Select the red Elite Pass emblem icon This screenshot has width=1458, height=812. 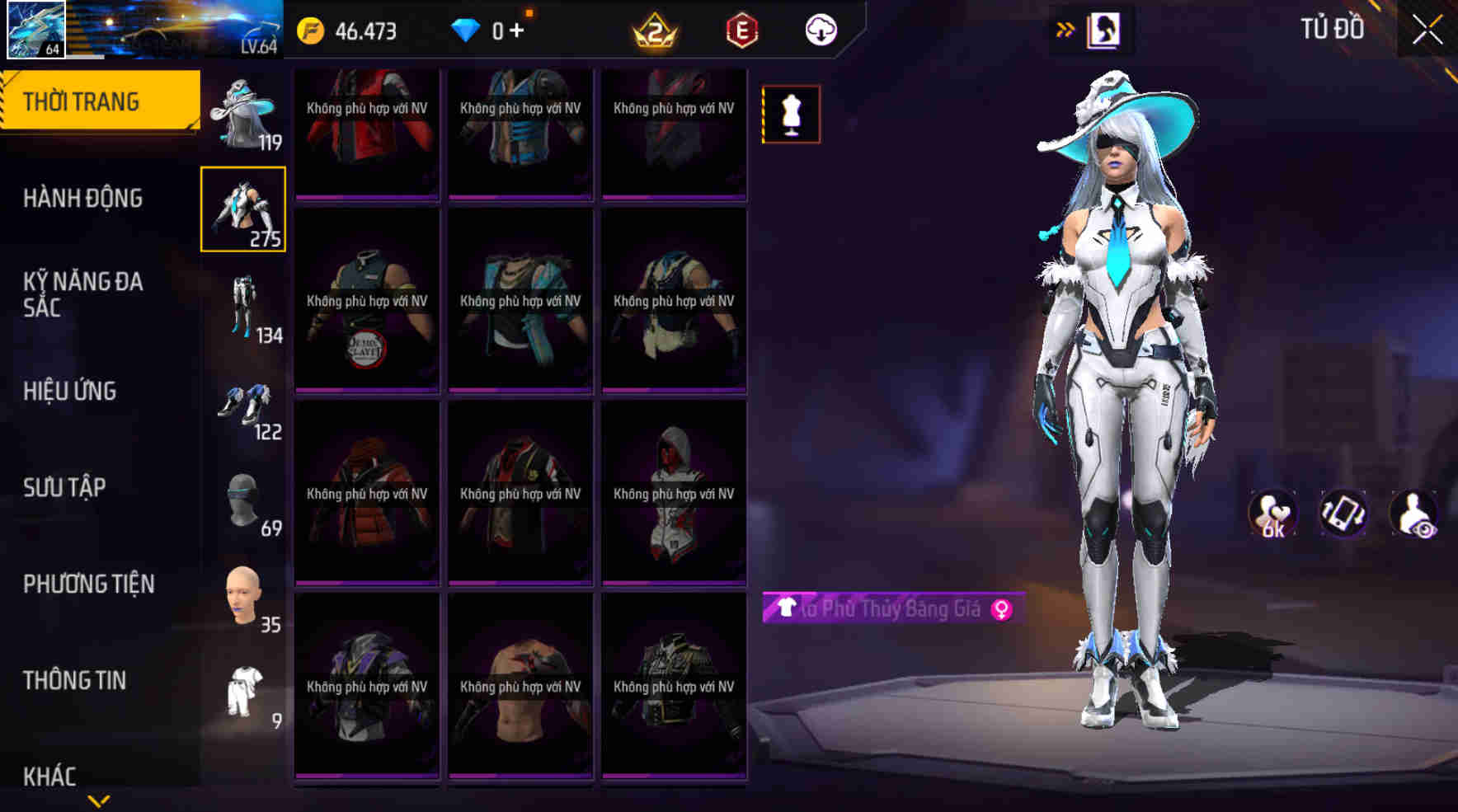741,30
